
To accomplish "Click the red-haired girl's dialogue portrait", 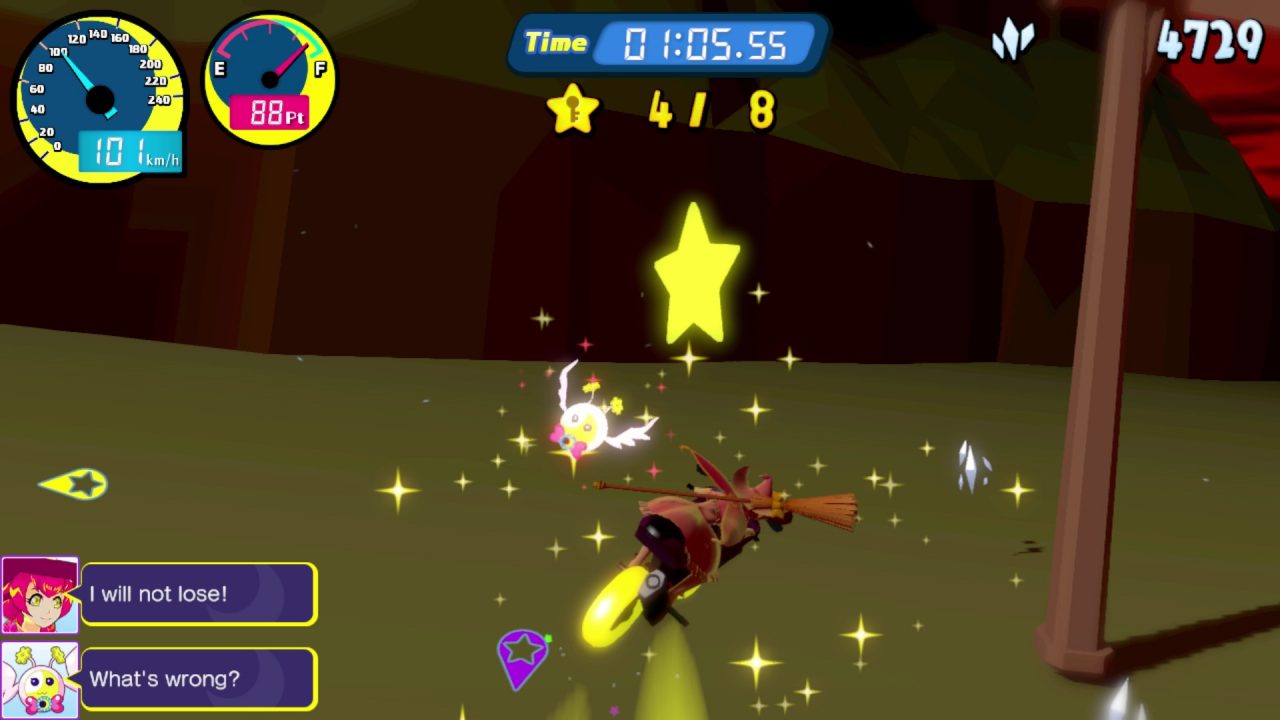I will coord(40,594).
